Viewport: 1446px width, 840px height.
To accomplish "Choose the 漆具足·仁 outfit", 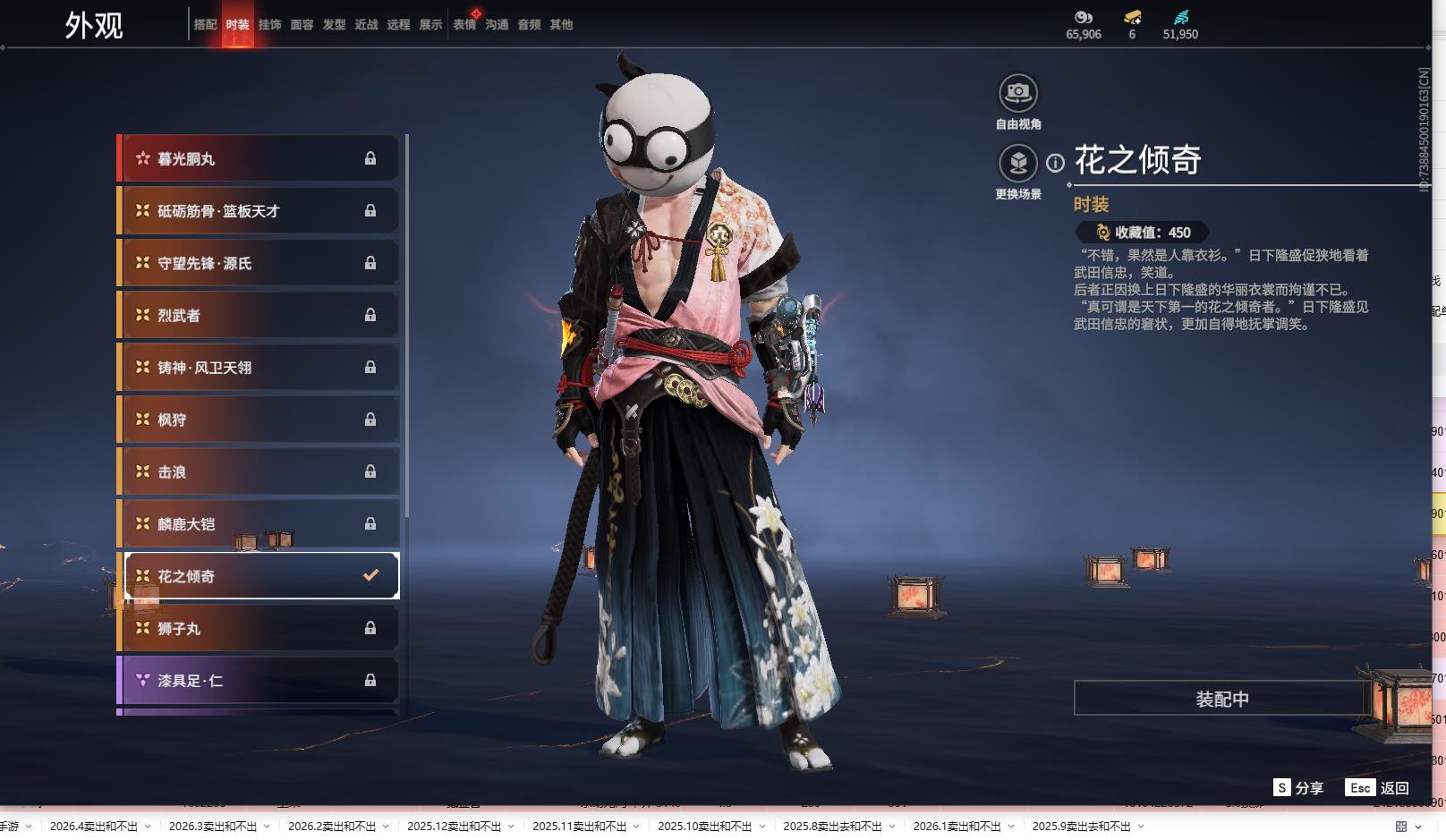I will (258, 681).
